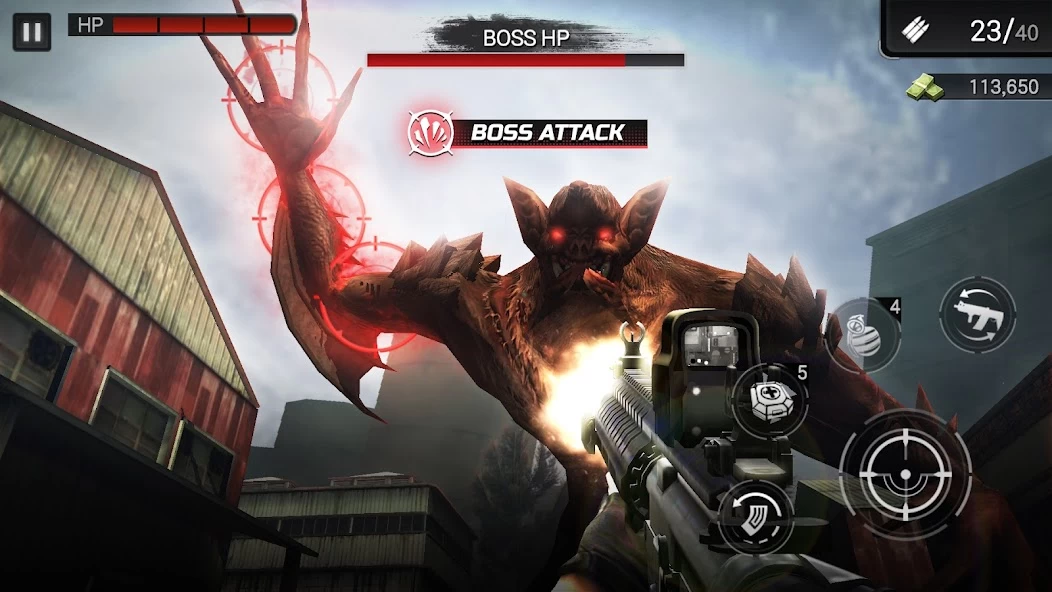Use the medkit item
The width and height of the screenshot is (1052, 592).
771,401
